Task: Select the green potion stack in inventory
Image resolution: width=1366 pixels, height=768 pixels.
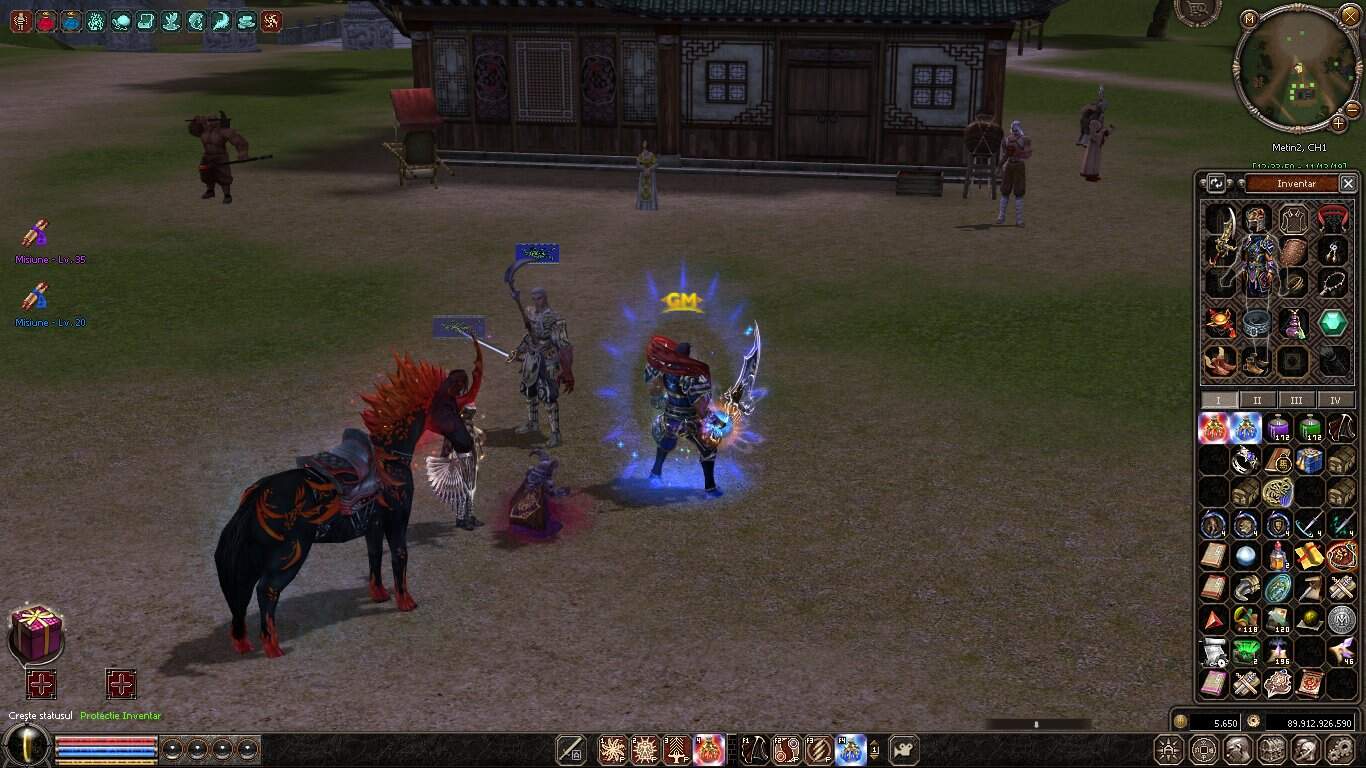Action: tap(1310, 429)
